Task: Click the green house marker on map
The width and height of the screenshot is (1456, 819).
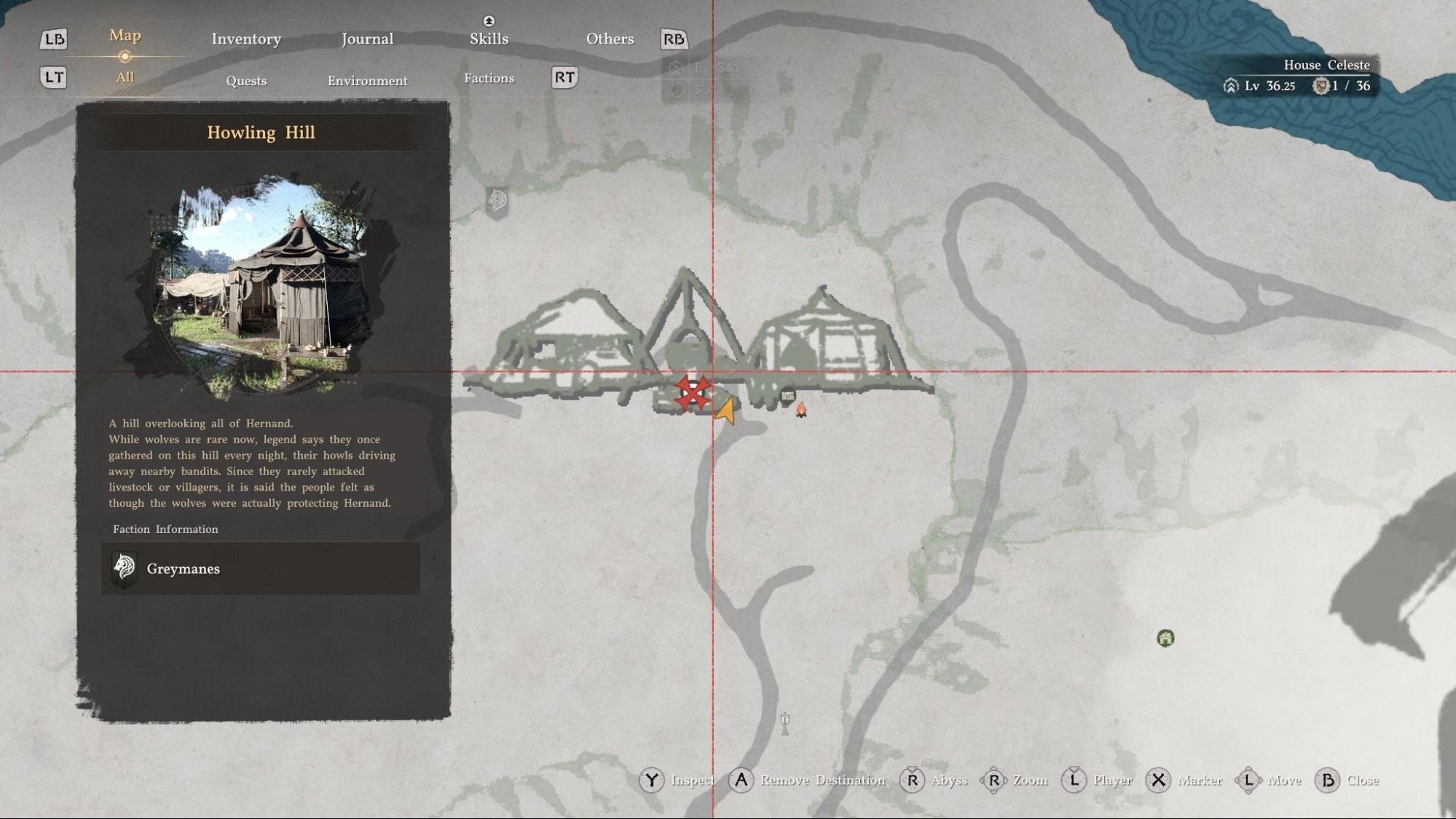Action: (1165, 638)
